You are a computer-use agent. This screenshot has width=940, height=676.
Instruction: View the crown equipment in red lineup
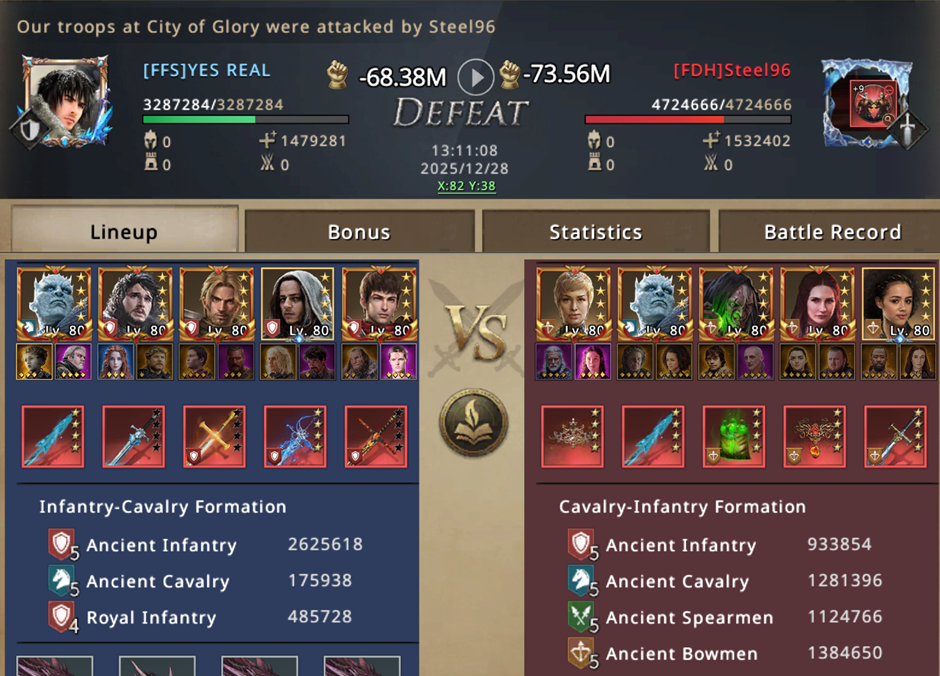[x=572, y=436]
